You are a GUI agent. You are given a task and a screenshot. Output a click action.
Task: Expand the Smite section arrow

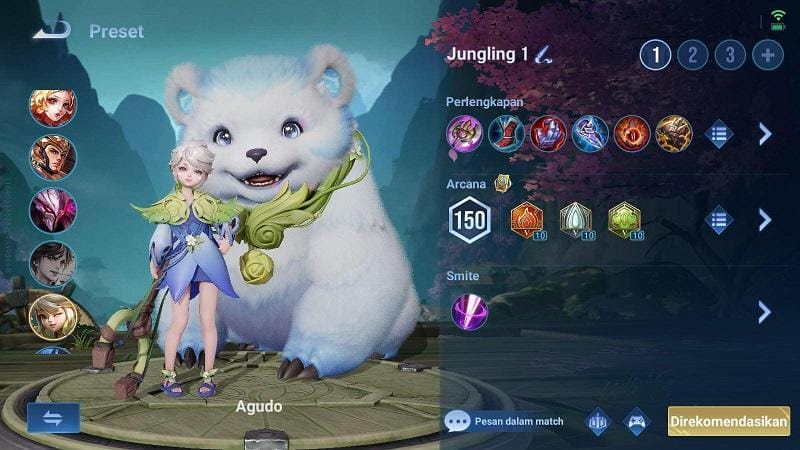coord(765,311)
